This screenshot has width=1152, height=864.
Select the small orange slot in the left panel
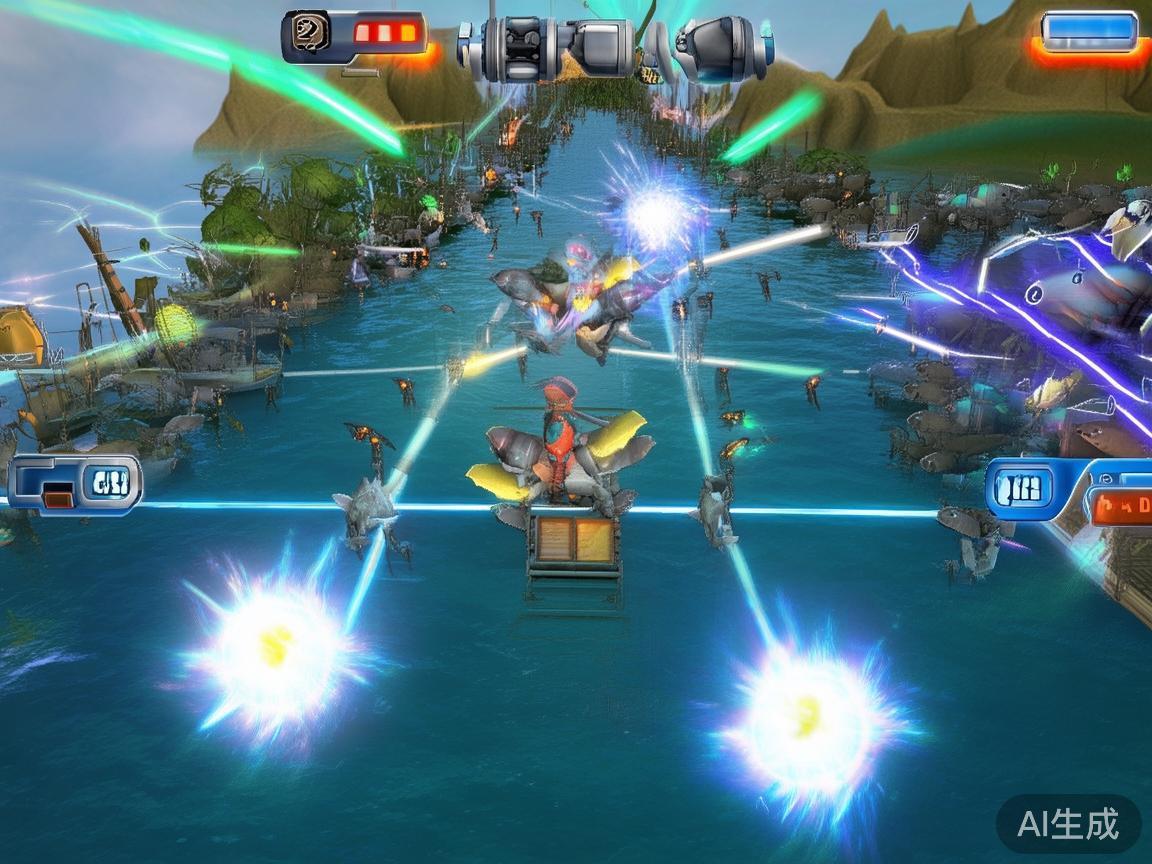(58, 494)
